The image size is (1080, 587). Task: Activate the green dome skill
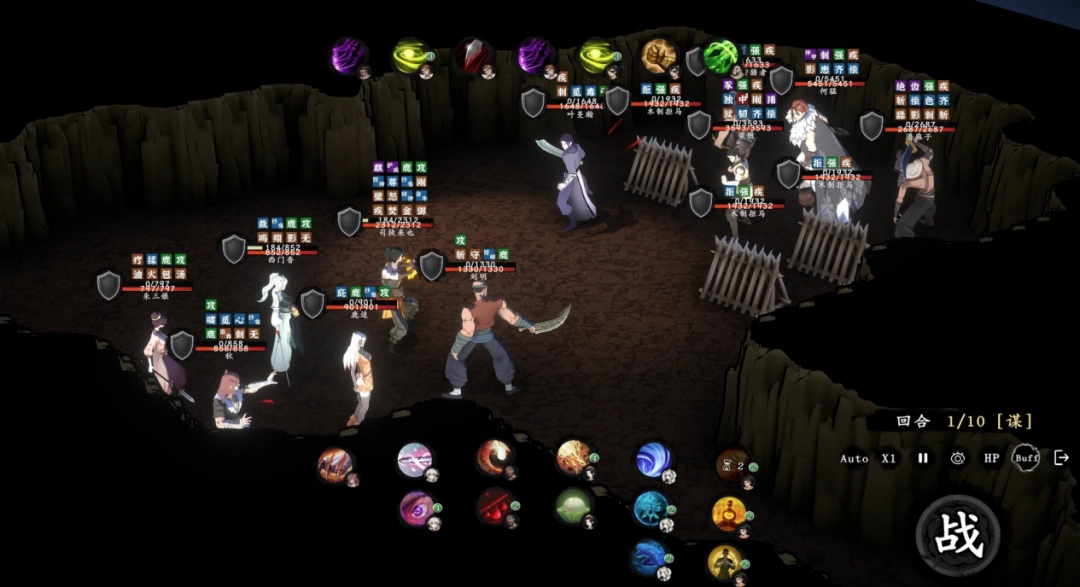click(x=574, y=505)
